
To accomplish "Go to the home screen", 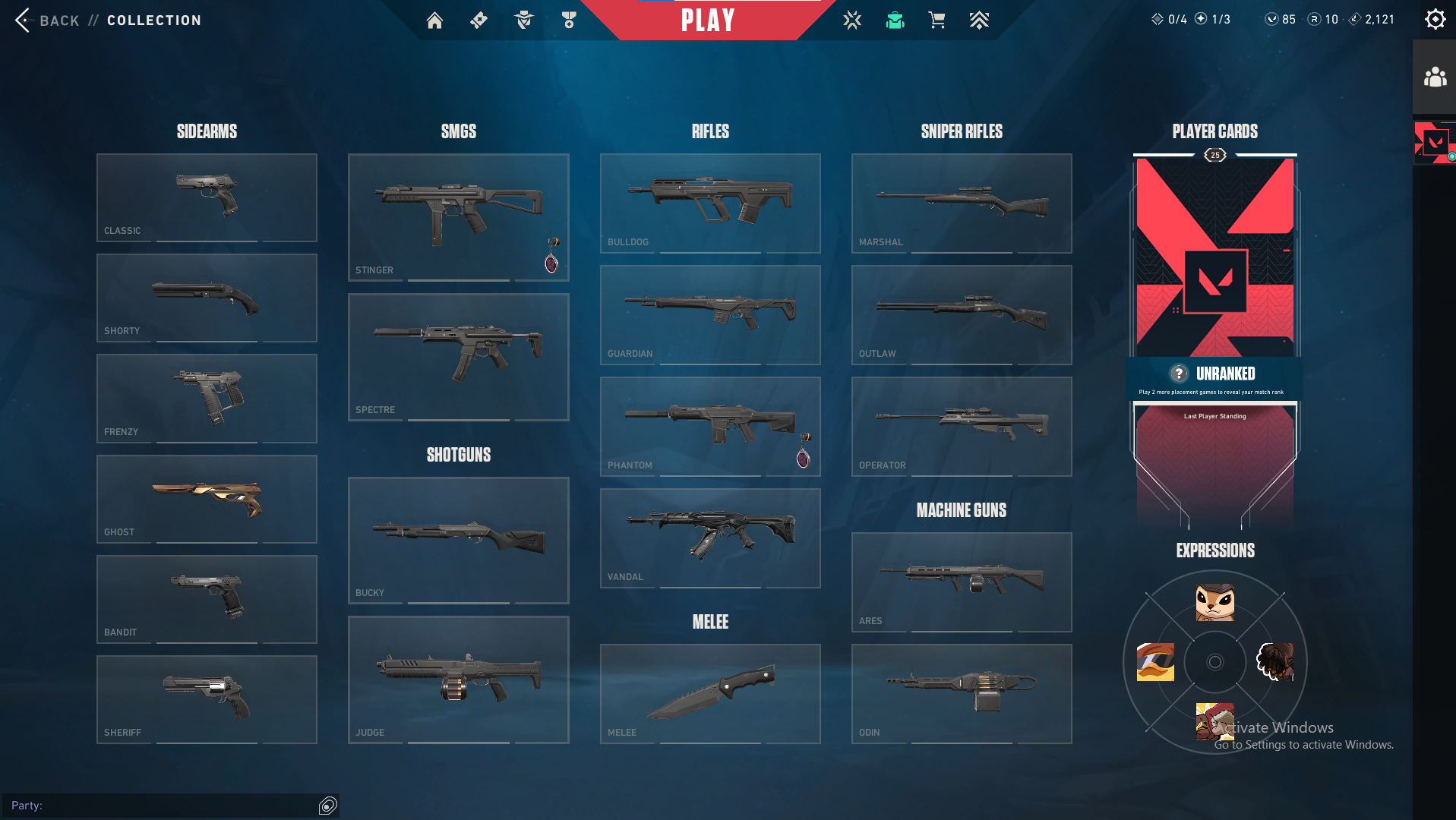I will pyautogui.click(x=434, y=20).
